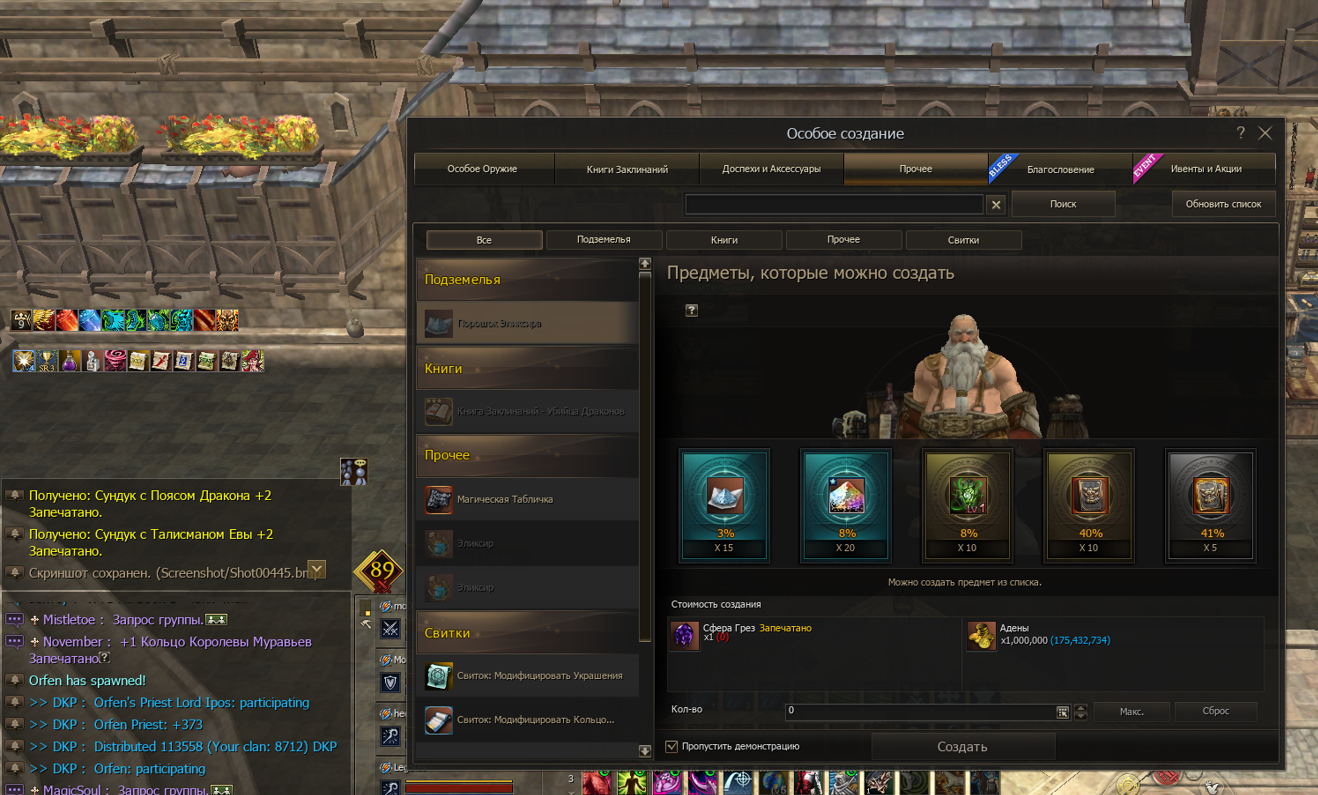Set the maximum quantity with Макс.

coord(1131,711)
